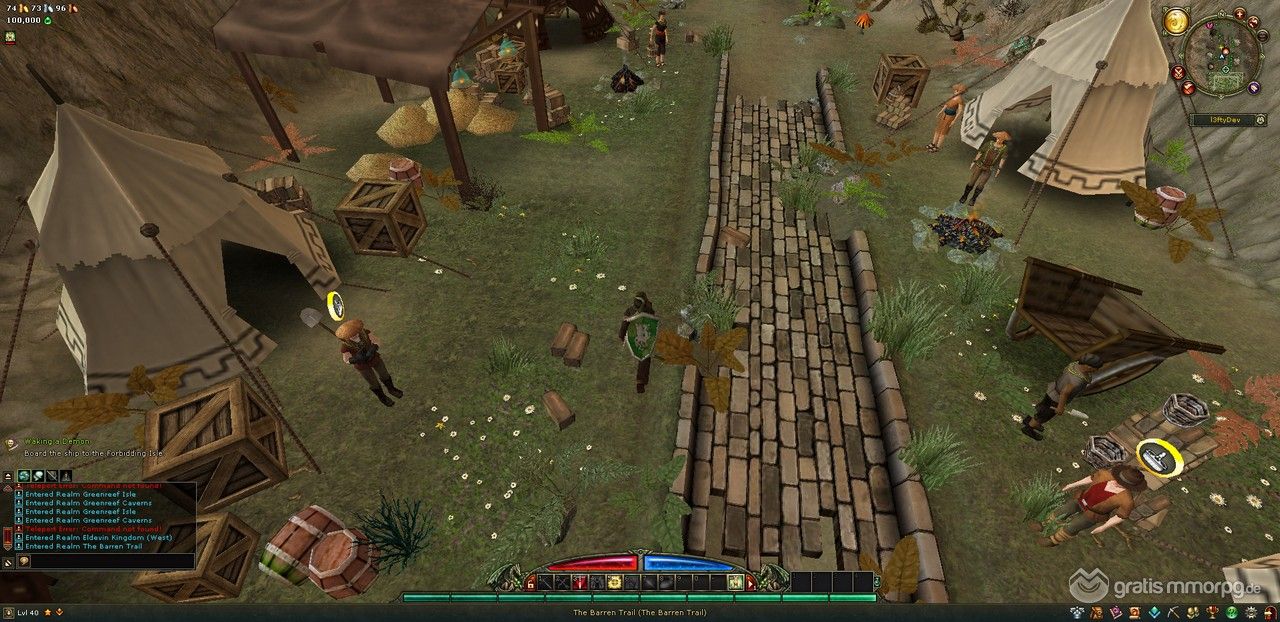The height and width of the screenshot is (622, 1280).
Task: Select the green-framed hotbar item slot
Action: [735, 582]
